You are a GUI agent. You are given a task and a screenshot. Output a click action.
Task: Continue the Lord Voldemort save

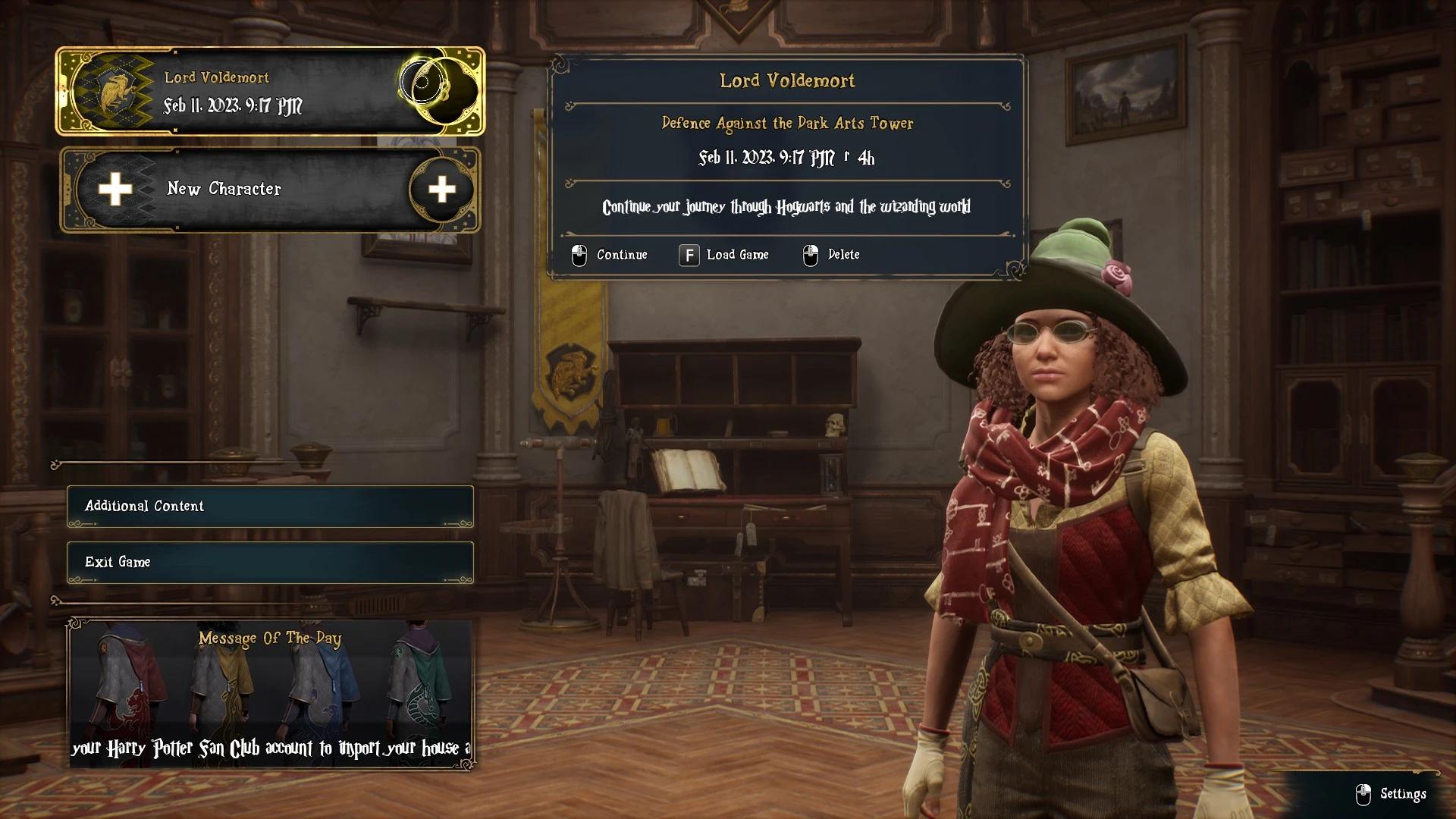610,255
